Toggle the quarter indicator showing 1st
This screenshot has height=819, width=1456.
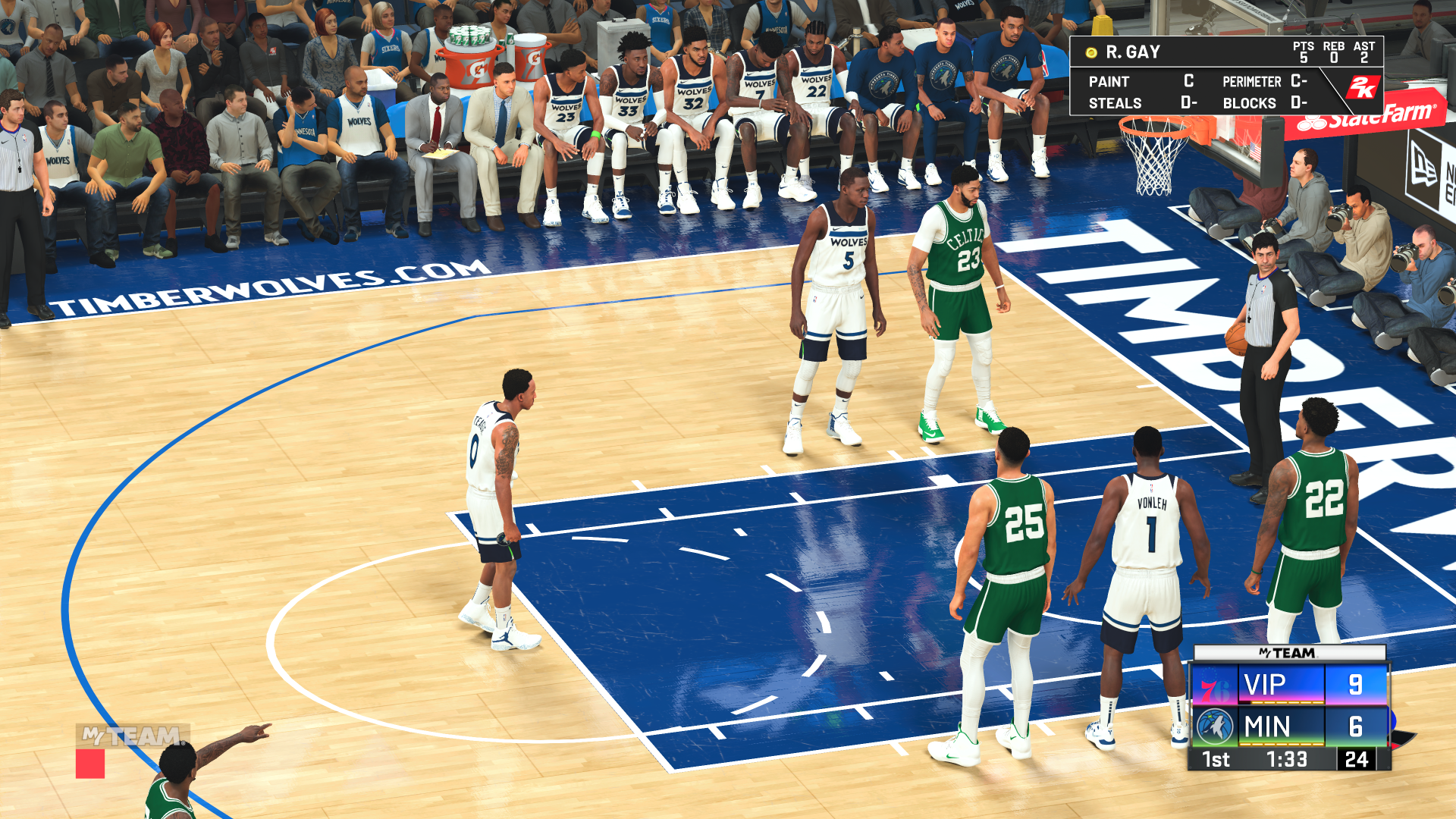tap(1216, 759)
